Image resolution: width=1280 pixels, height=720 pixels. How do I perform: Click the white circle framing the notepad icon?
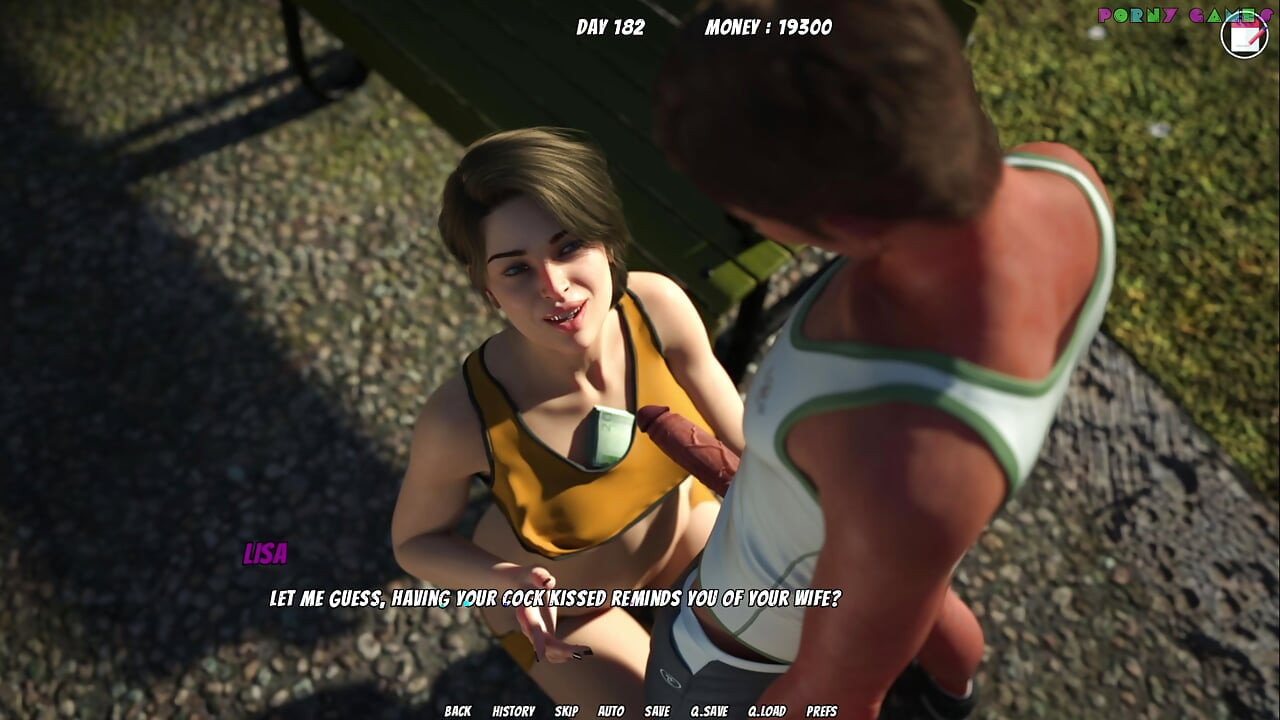click(x=1225, y=38)
